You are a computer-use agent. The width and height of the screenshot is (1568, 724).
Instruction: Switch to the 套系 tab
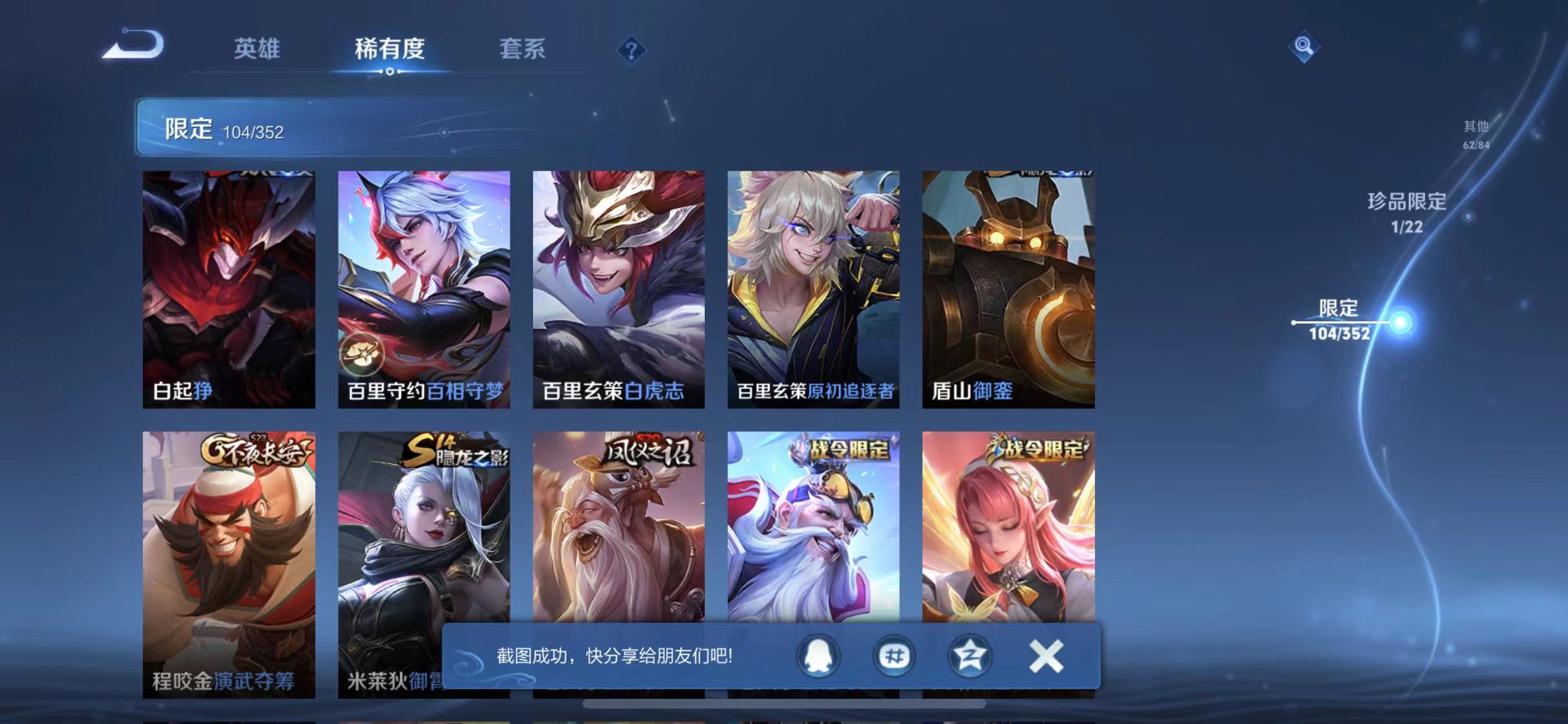[523, 51]
